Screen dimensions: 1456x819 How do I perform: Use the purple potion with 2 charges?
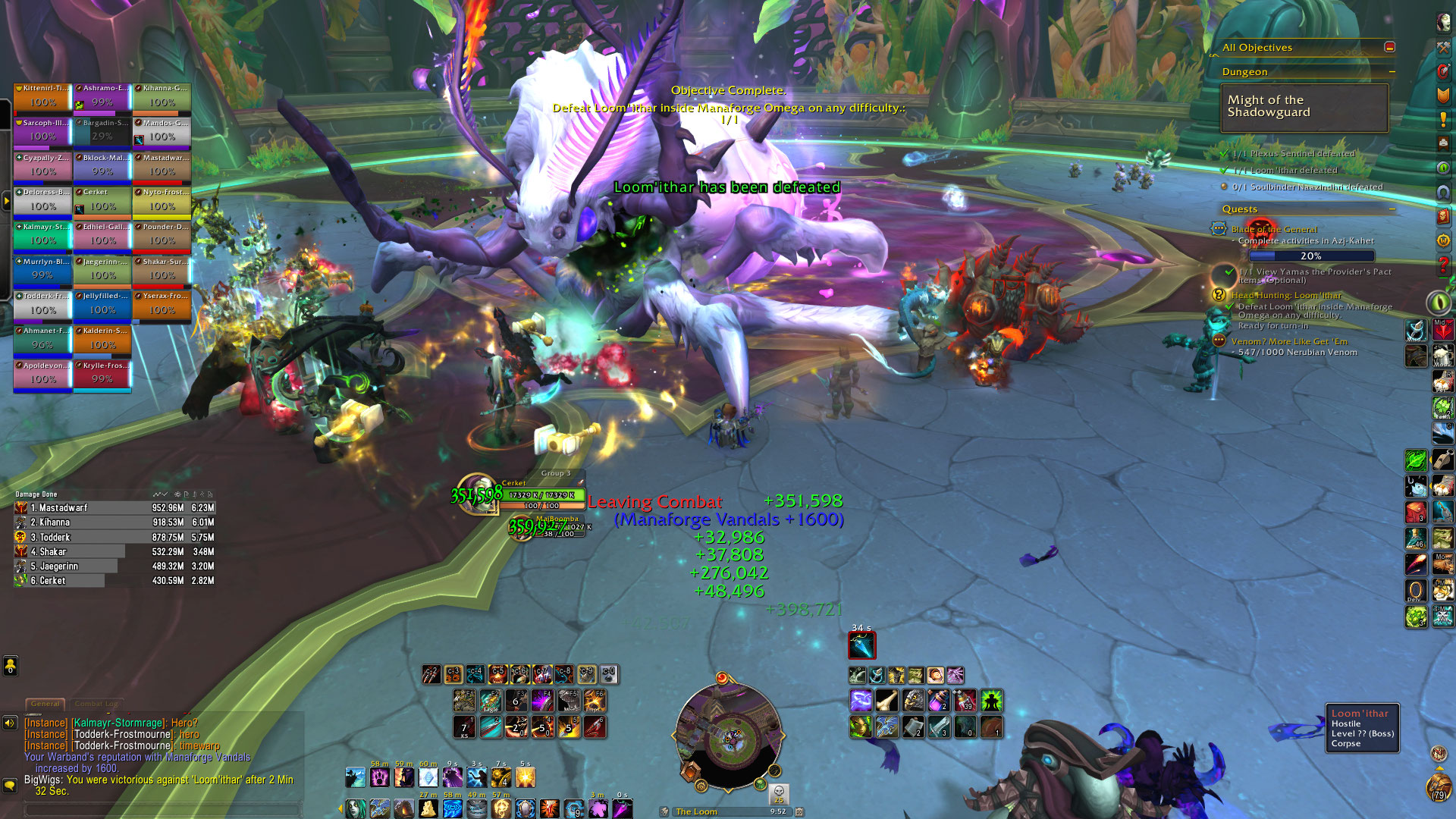[x=939, y=701]
